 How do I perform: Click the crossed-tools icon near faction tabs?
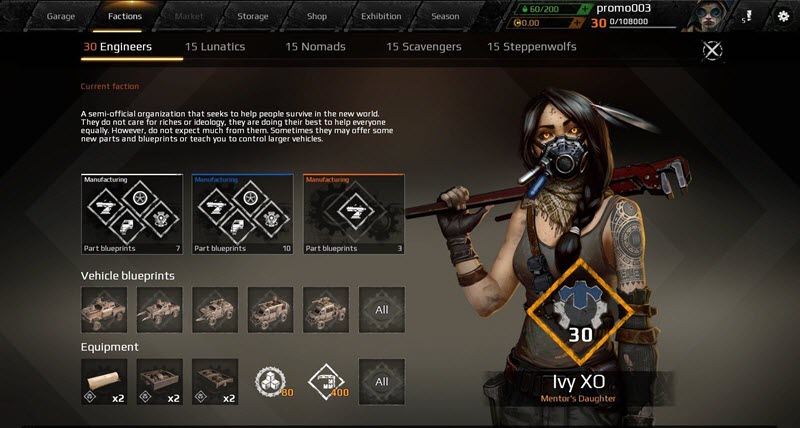(x=713, y=50)
